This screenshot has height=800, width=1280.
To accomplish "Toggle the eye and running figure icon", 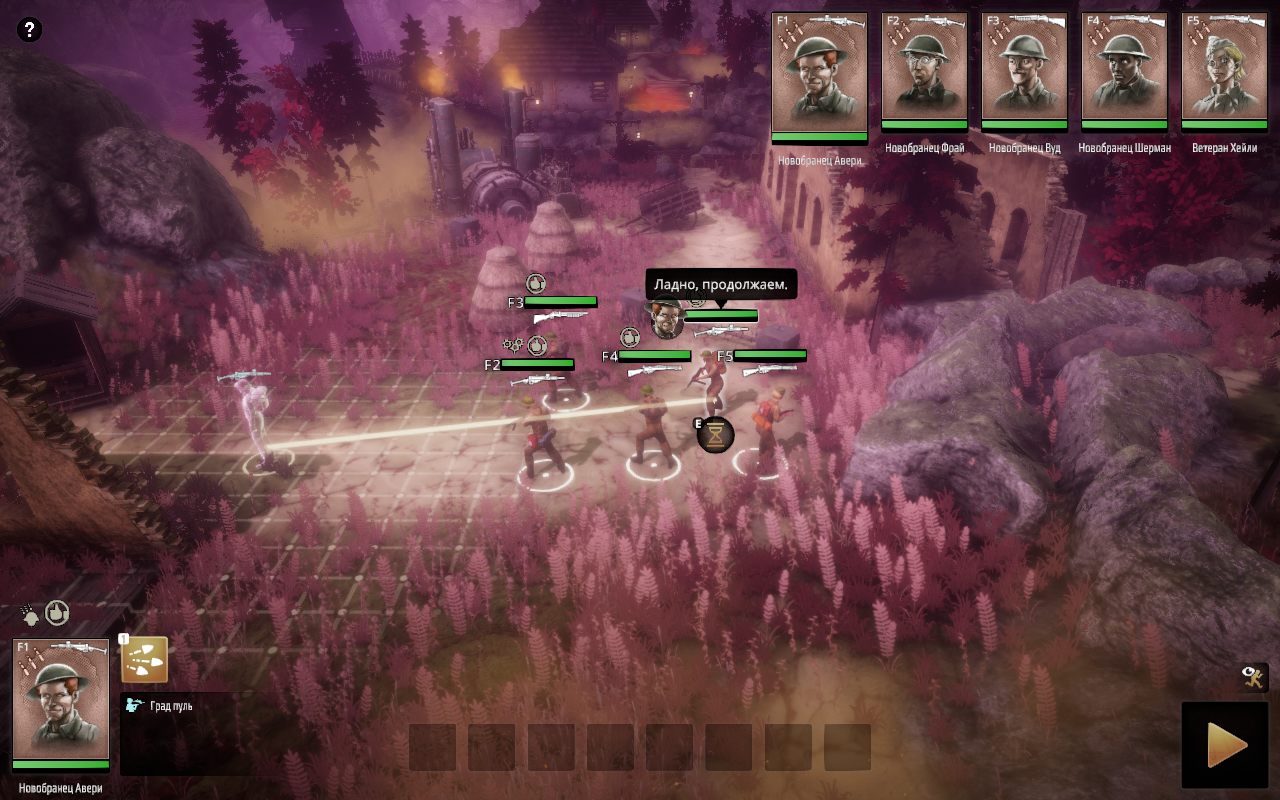I will (1254, 677).
